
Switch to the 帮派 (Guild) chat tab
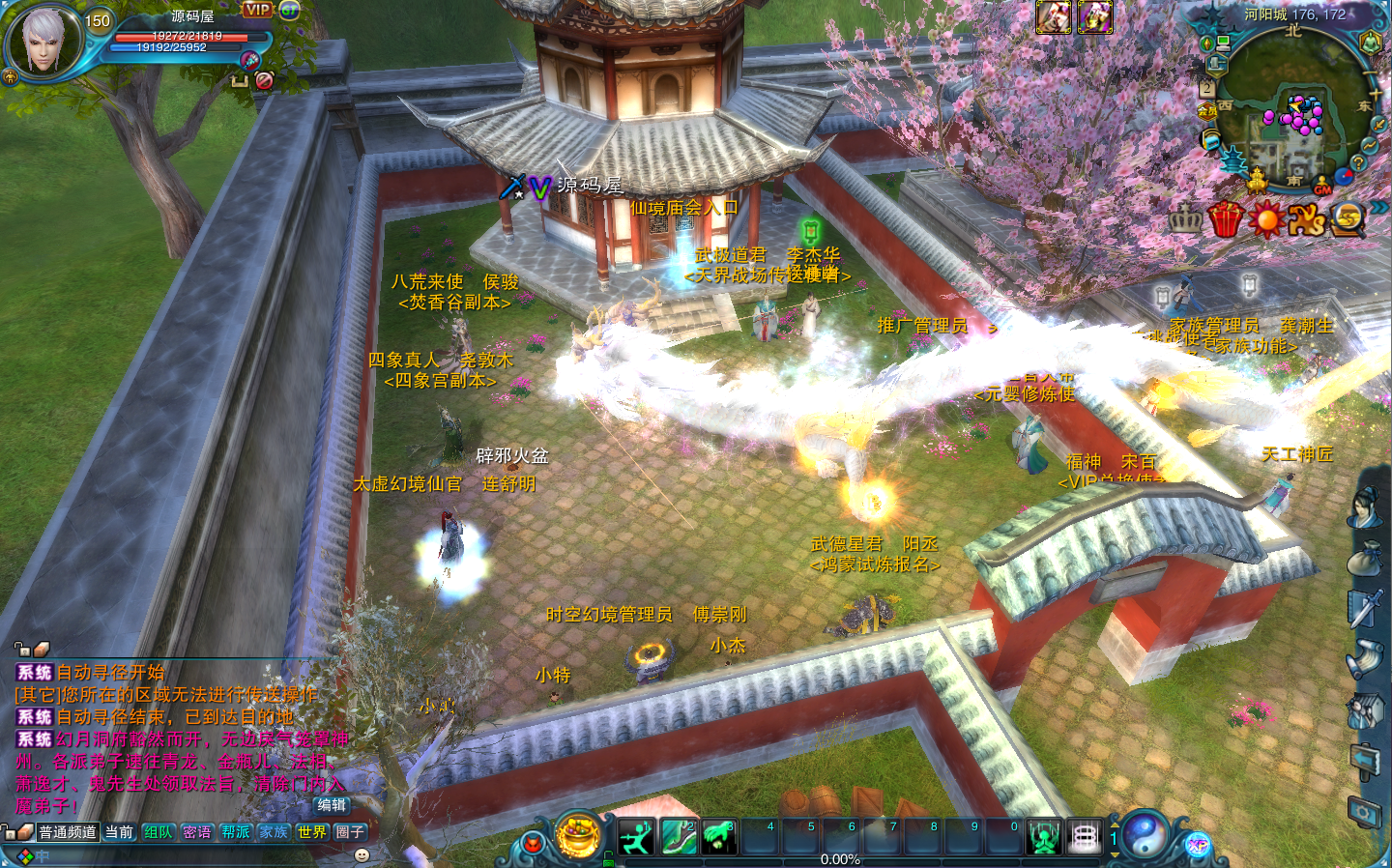pyautogui.click(x=235, y=832)
